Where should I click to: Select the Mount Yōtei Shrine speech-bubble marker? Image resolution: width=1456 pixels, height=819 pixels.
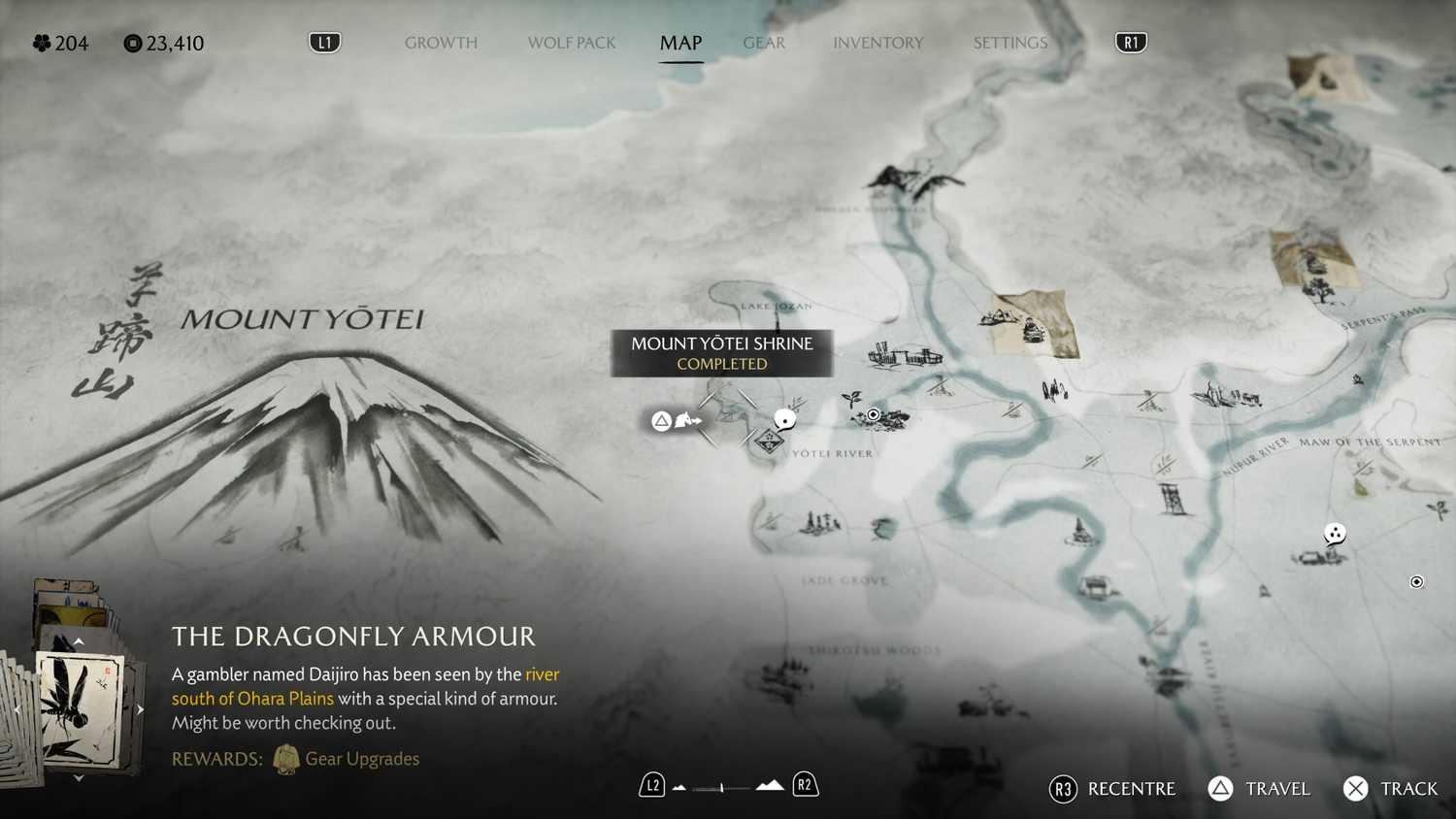tap(783, 417)
